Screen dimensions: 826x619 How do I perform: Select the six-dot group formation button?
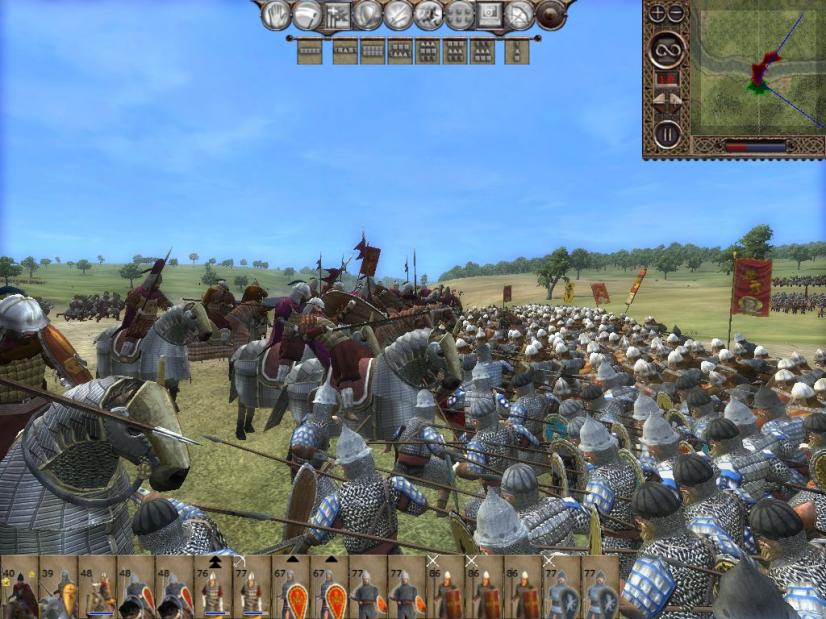(x=459, y=15)
